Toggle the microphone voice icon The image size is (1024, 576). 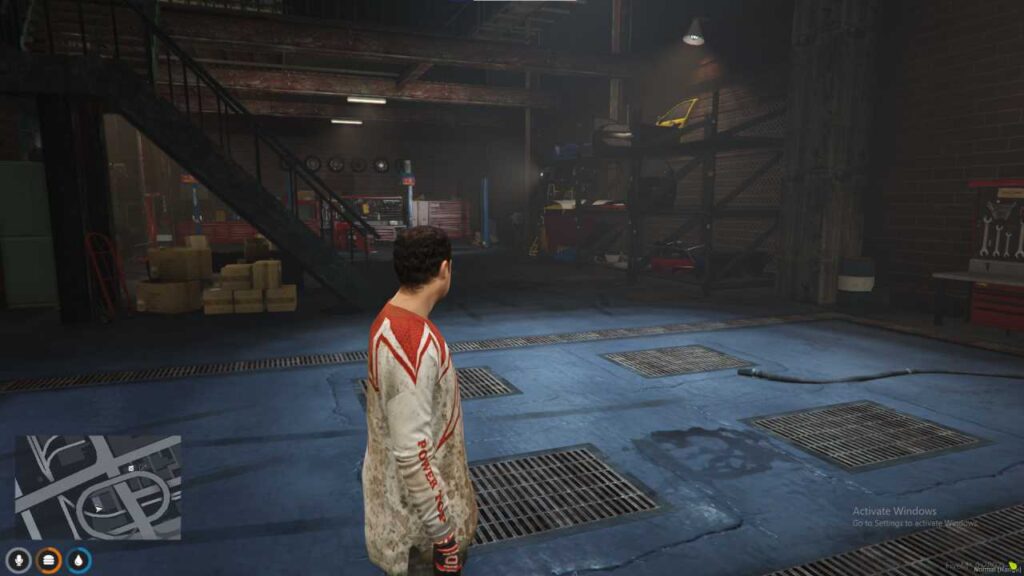(17, 560)
